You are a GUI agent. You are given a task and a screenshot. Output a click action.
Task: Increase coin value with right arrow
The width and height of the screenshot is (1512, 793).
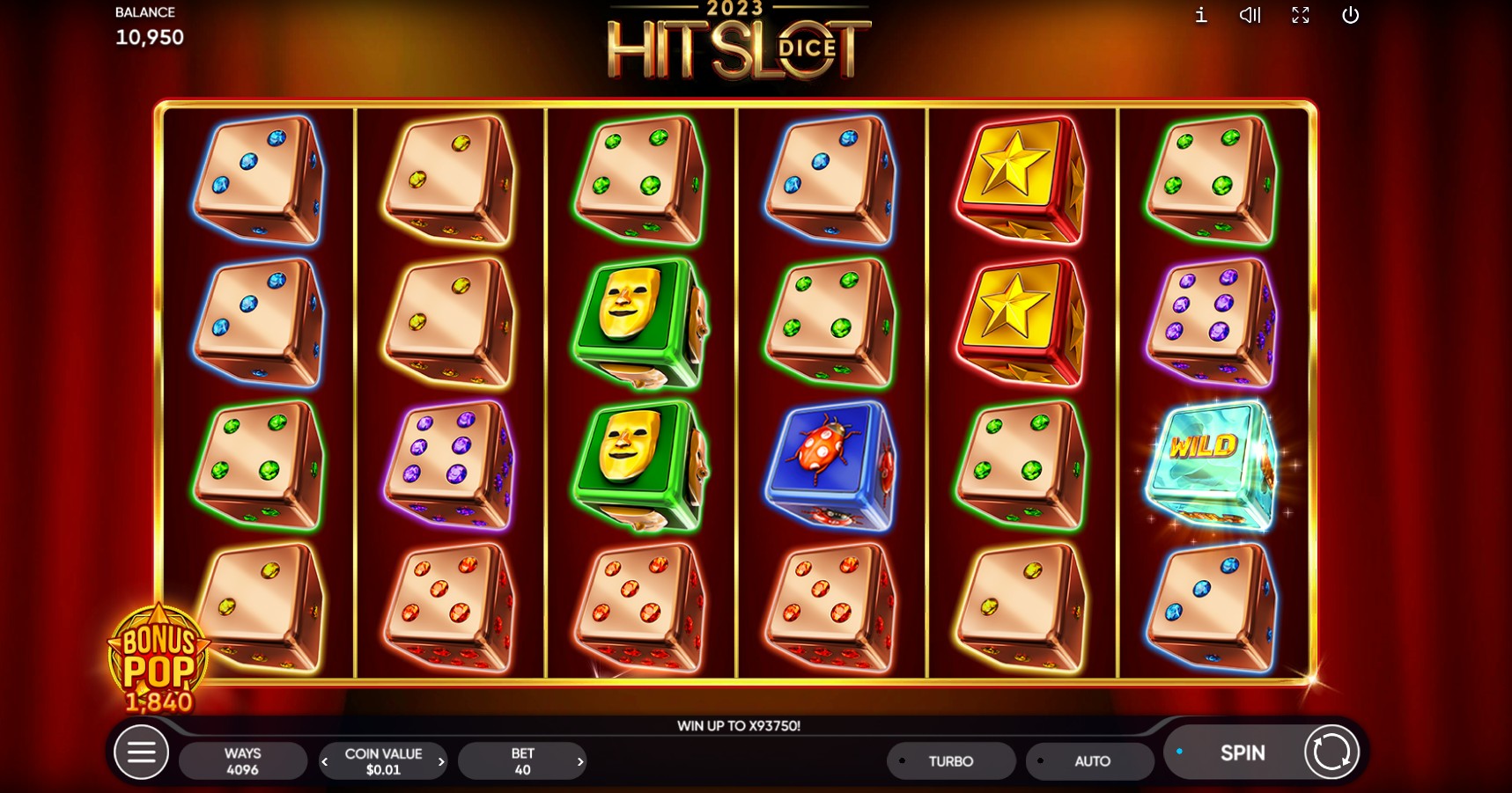coord(443,760)
